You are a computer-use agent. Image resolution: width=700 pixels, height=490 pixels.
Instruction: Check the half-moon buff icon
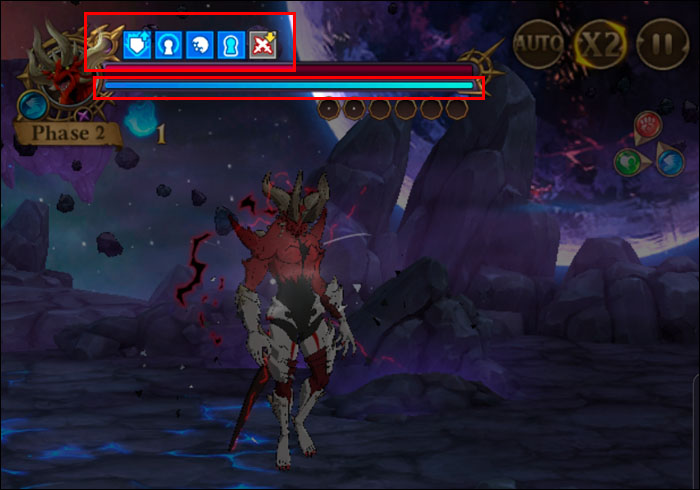click(200, 46)
